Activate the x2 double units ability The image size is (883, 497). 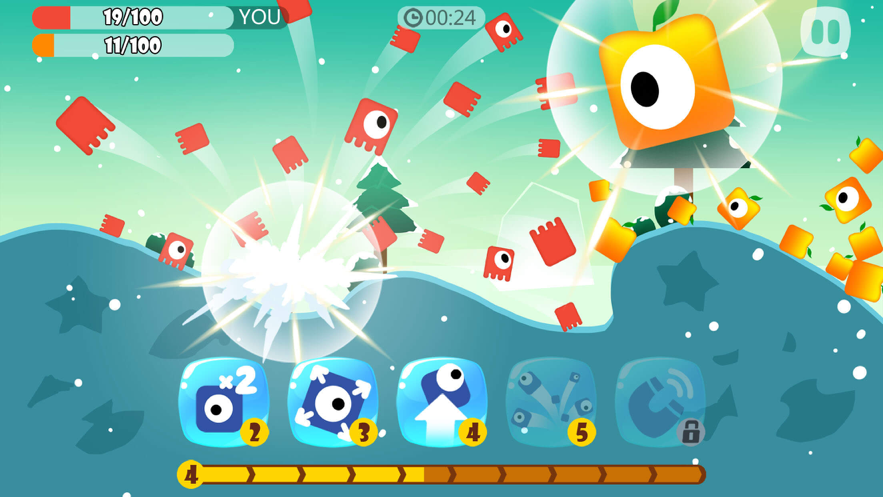point(224,401)
